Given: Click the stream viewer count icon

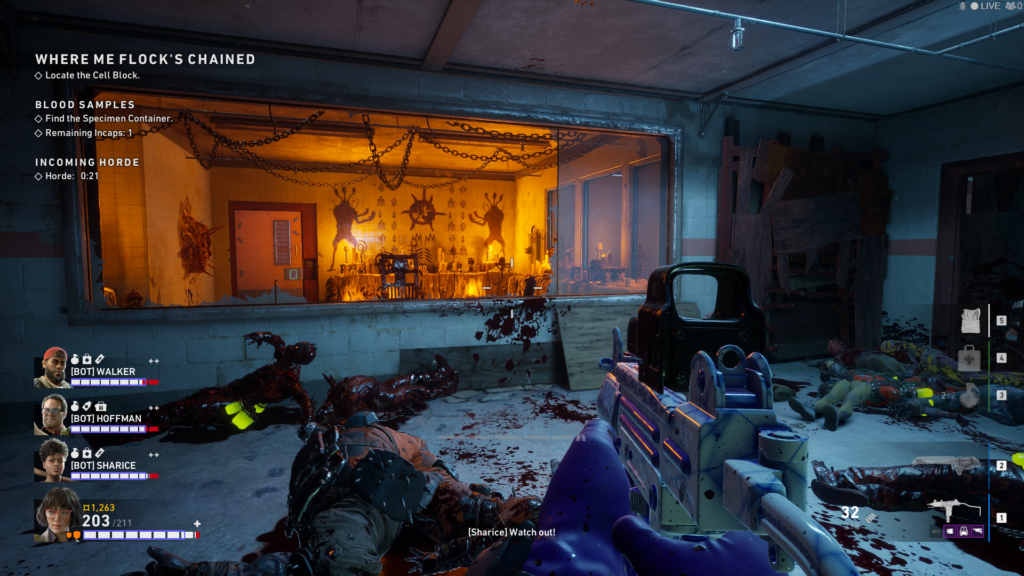Looking at the screenshot, I should click(1010, 6).
